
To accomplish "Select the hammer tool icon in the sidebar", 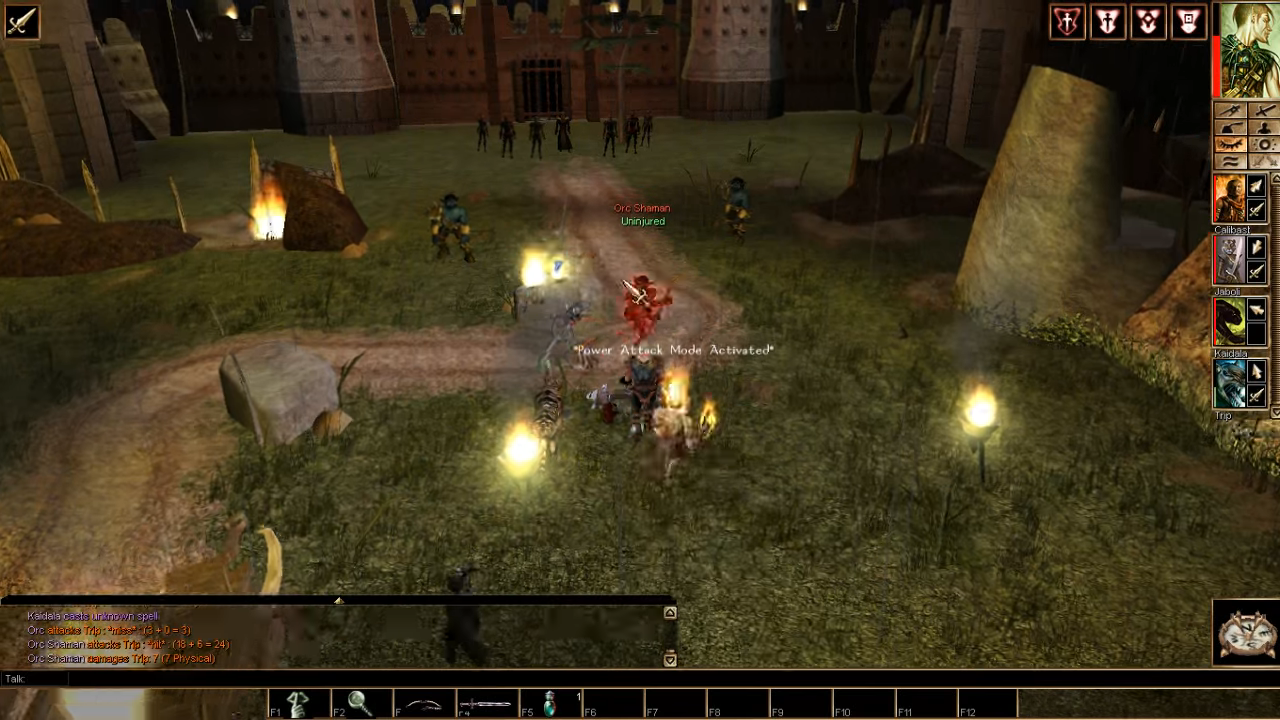I will click(x=1232, y=127).
